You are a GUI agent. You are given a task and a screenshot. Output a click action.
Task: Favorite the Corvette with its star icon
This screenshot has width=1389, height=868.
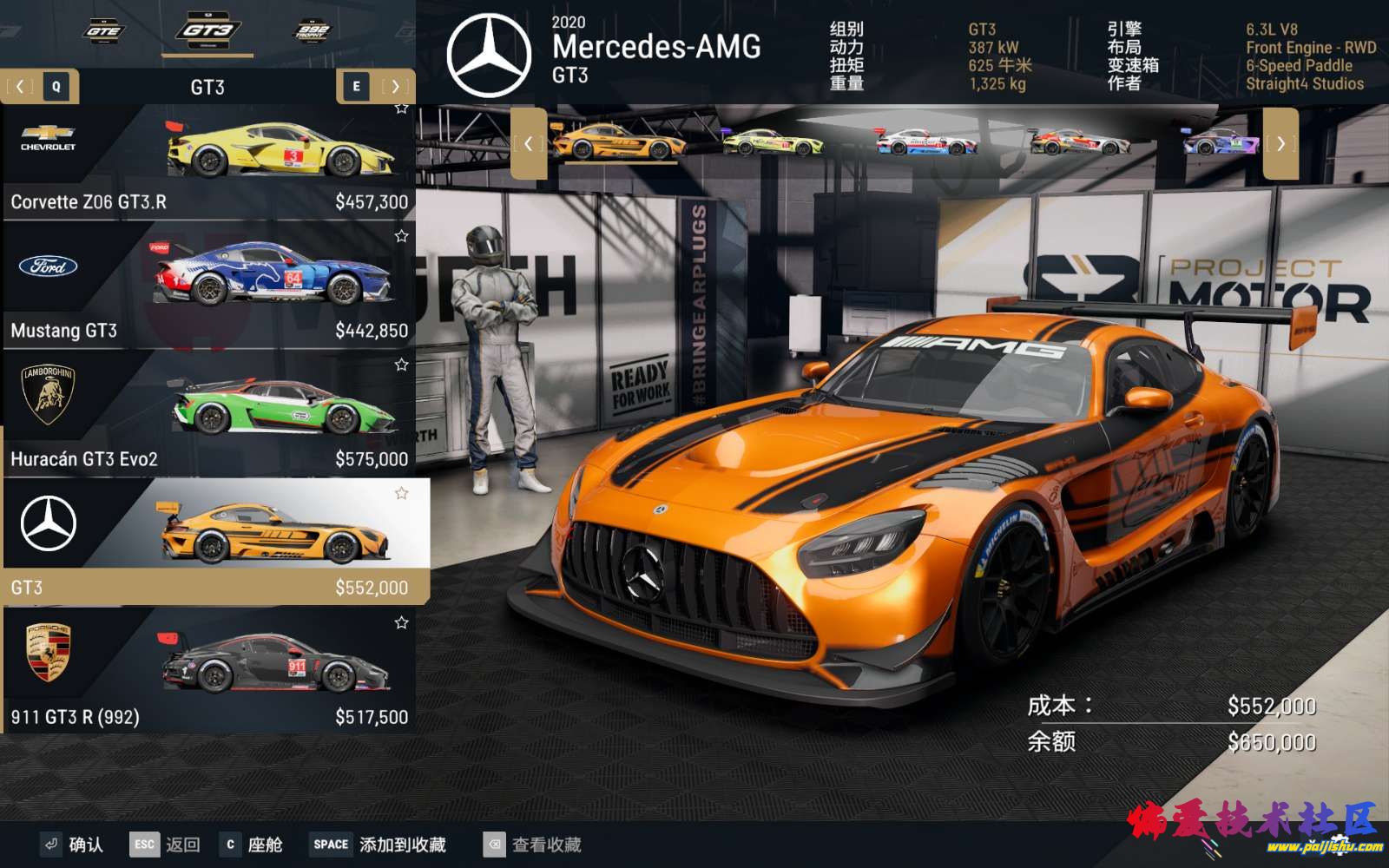(x=401, y=108)
